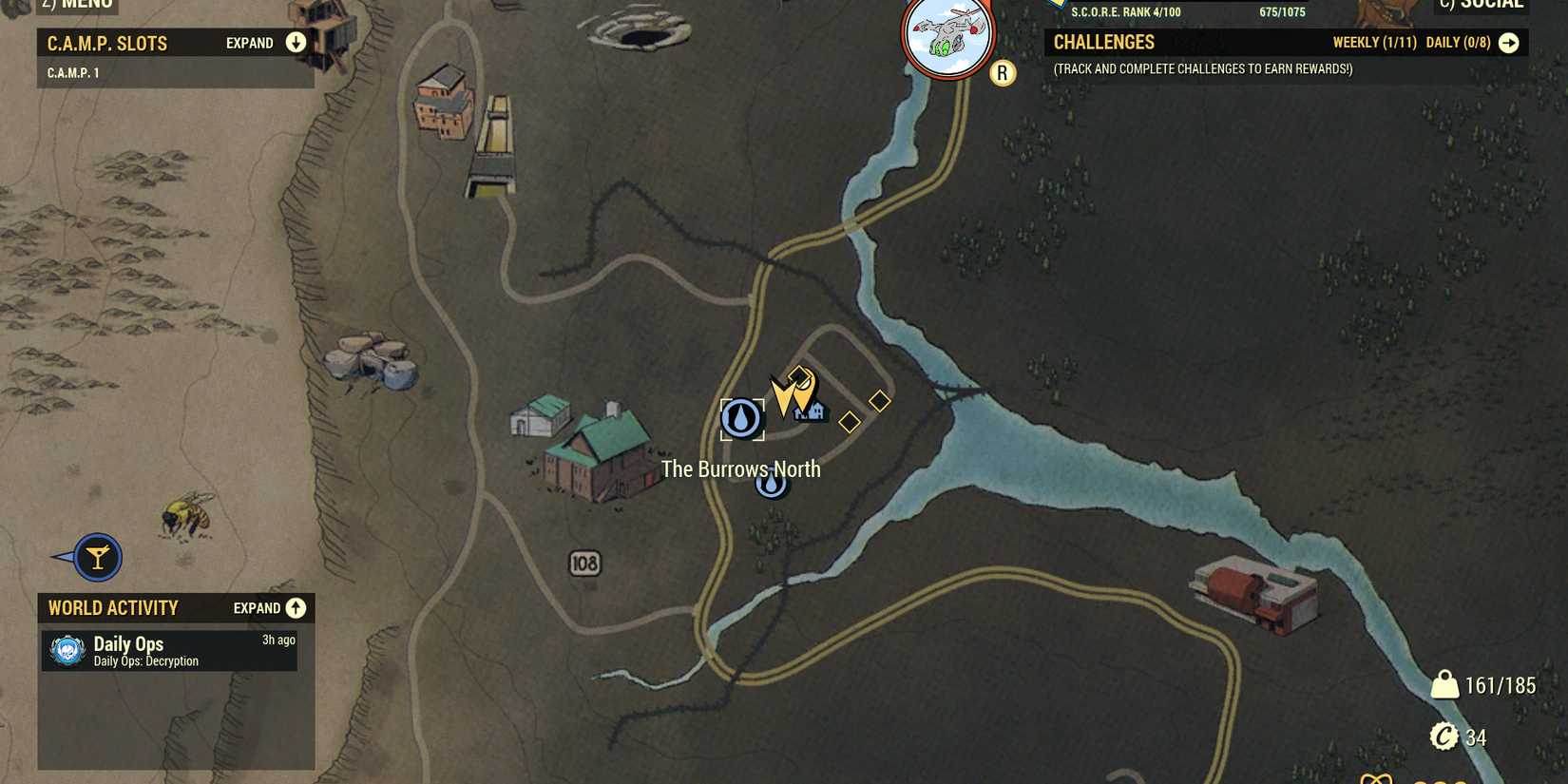Click the bee world activity icon on the map

tap(187, 515)
